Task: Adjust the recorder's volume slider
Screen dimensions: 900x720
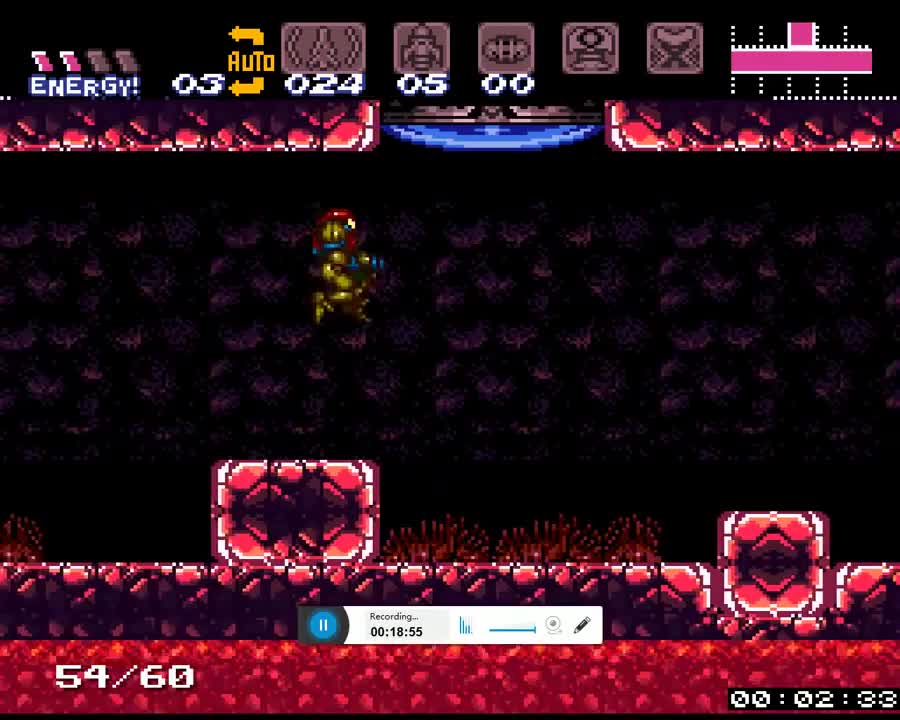Action: (x=512, y=629)
